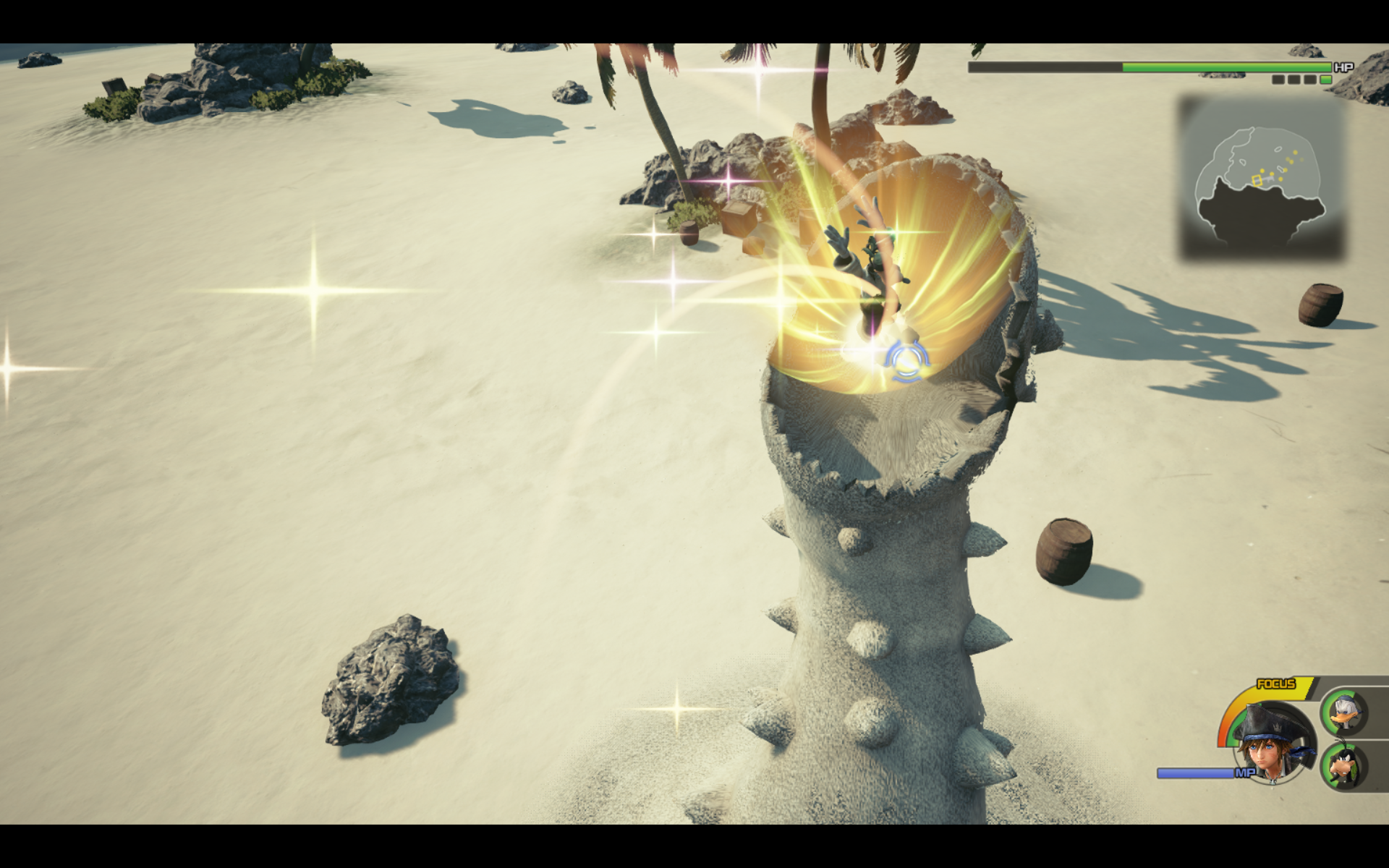Image resolution: width=1389 pixels, height=868 pixels.
Task: Select Donald's party portrait
Action: click(1346, 712)
